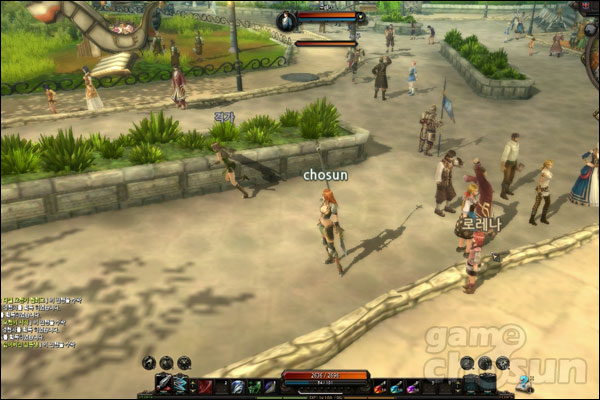Click the blue character icon beside hotbar
This screenshot has width=600, height=400.
pos(523,382)
